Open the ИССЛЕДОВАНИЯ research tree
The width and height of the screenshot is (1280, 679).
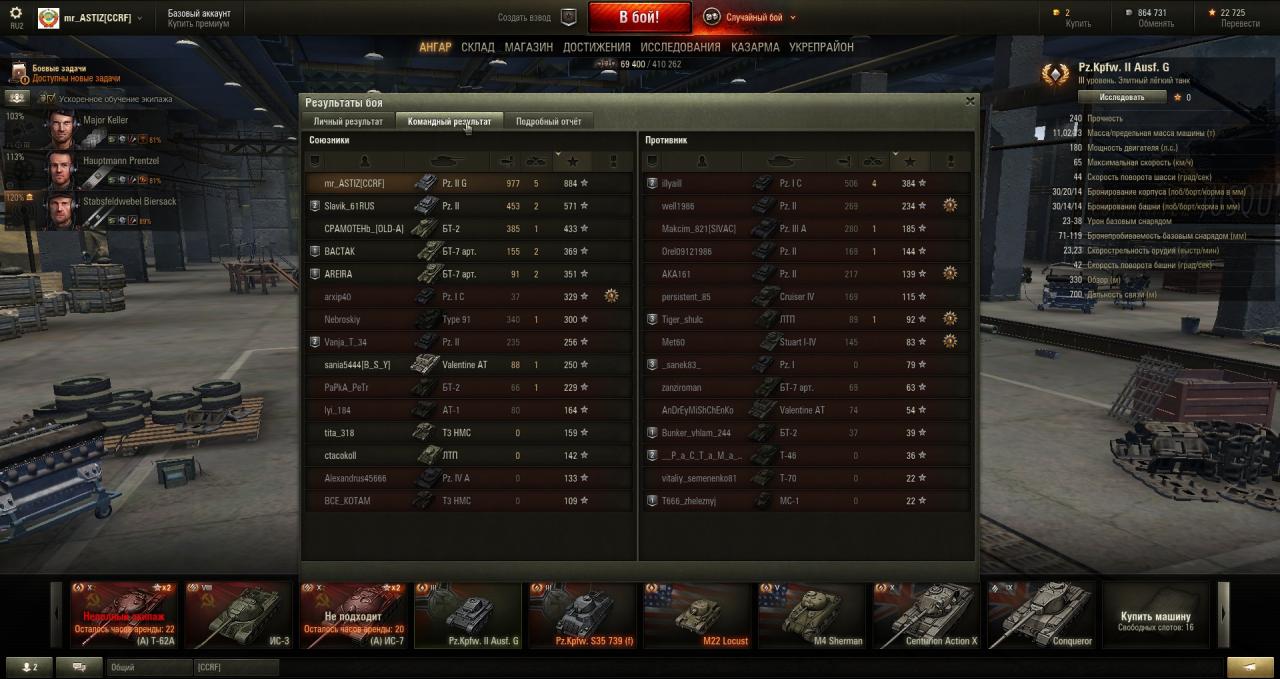click(680, 47)
